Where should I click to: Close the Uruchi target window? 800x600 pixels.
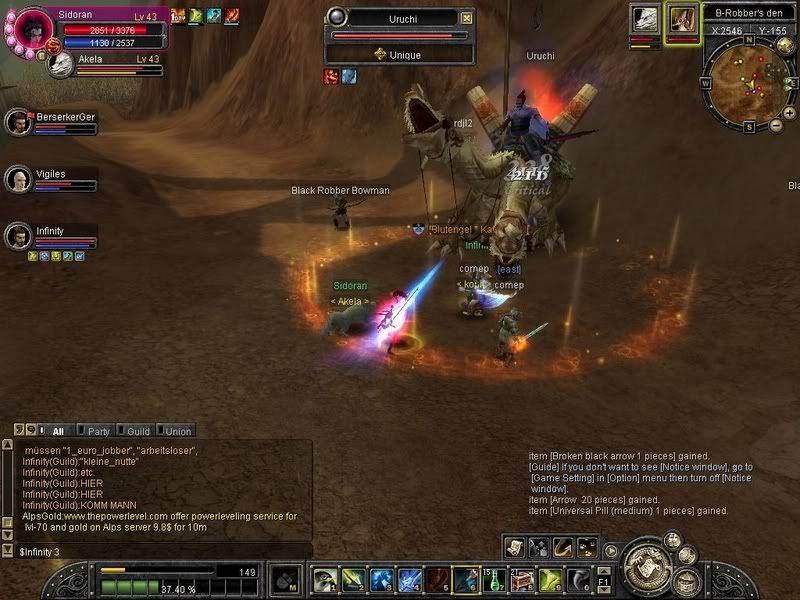(467, 18)
